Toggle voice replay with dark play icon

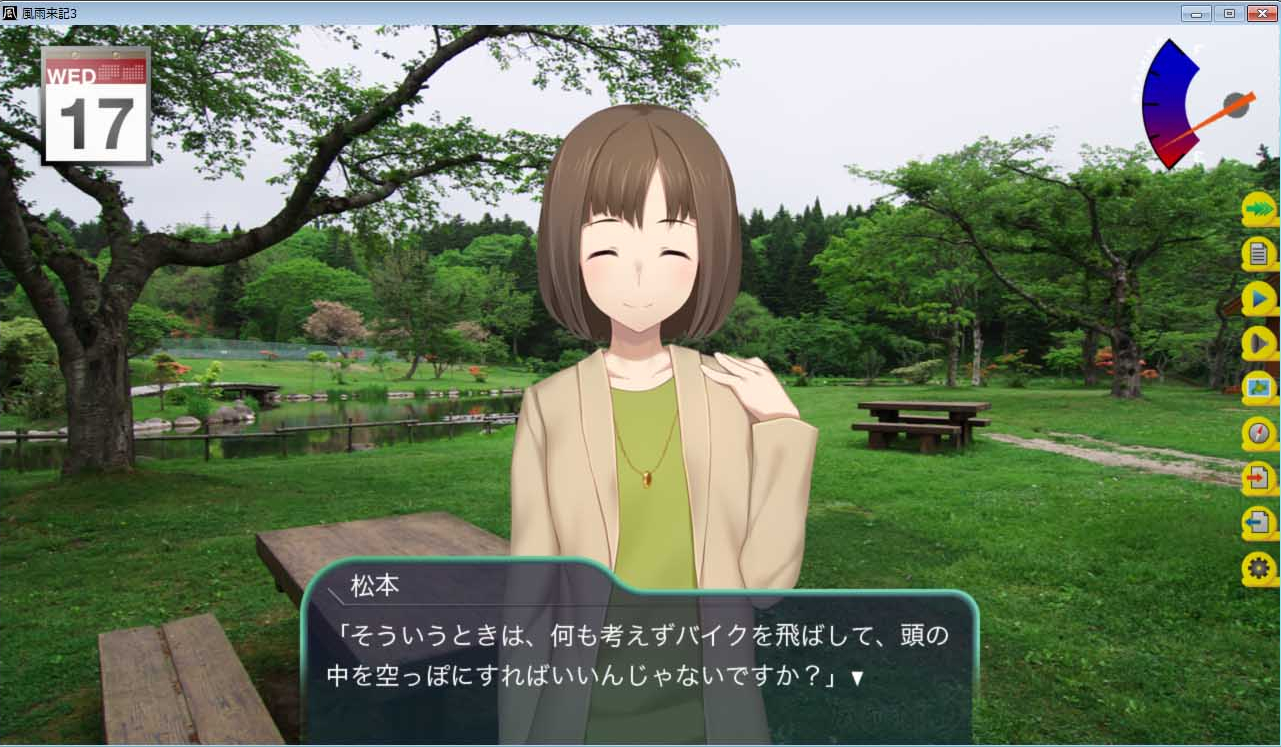point(1258,340)
